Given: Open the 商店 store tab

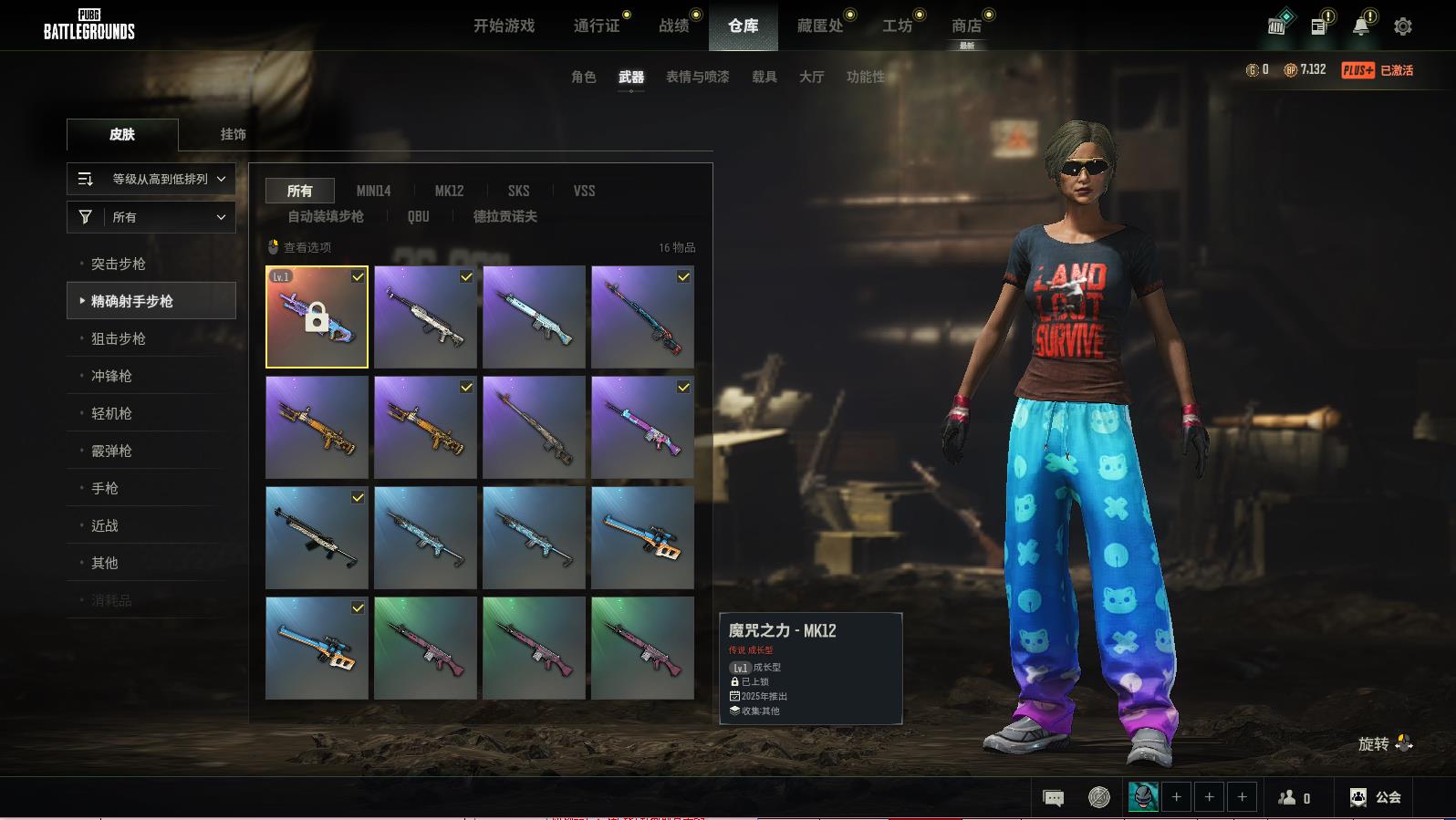Looking at the screenshot, I should point(966,26).
